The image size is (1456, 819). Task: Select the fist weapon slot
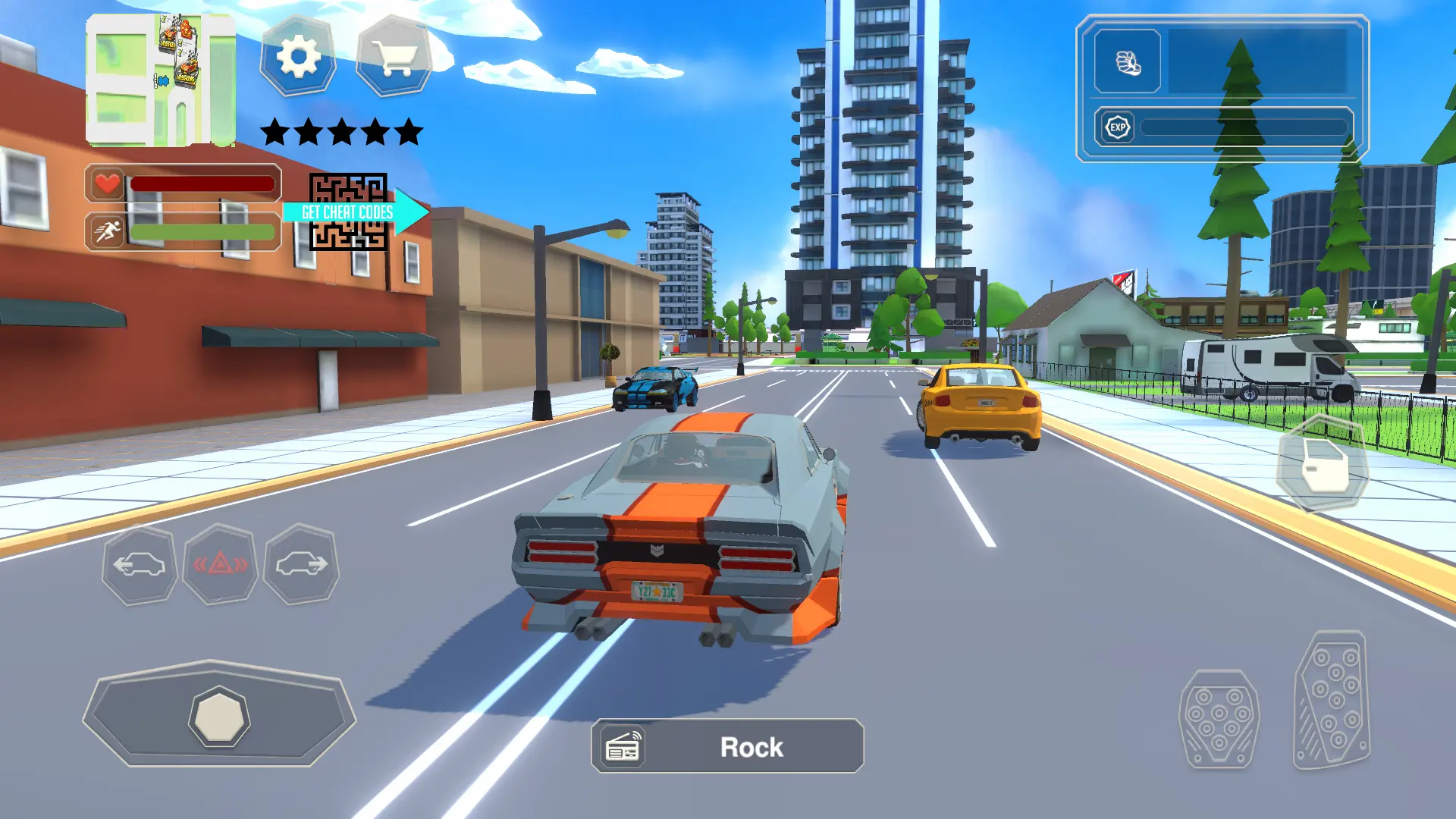click(x=1128, y=62)
